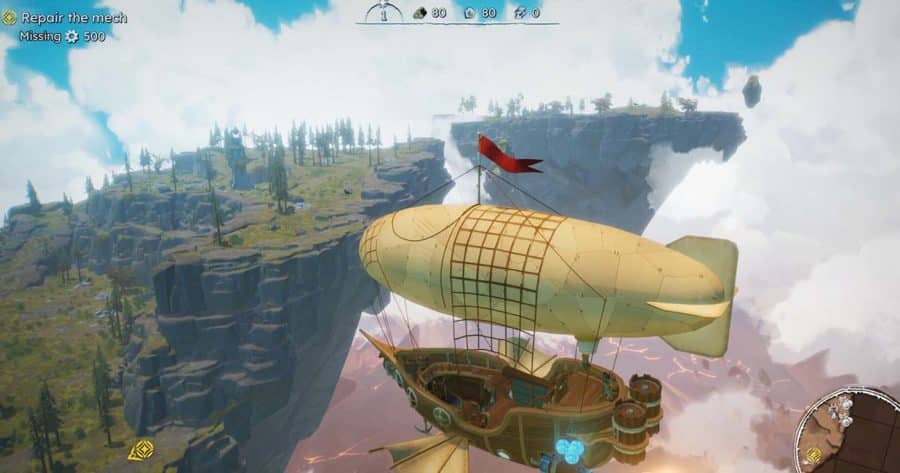Click the yellow quest marker on the minimap

815,456
